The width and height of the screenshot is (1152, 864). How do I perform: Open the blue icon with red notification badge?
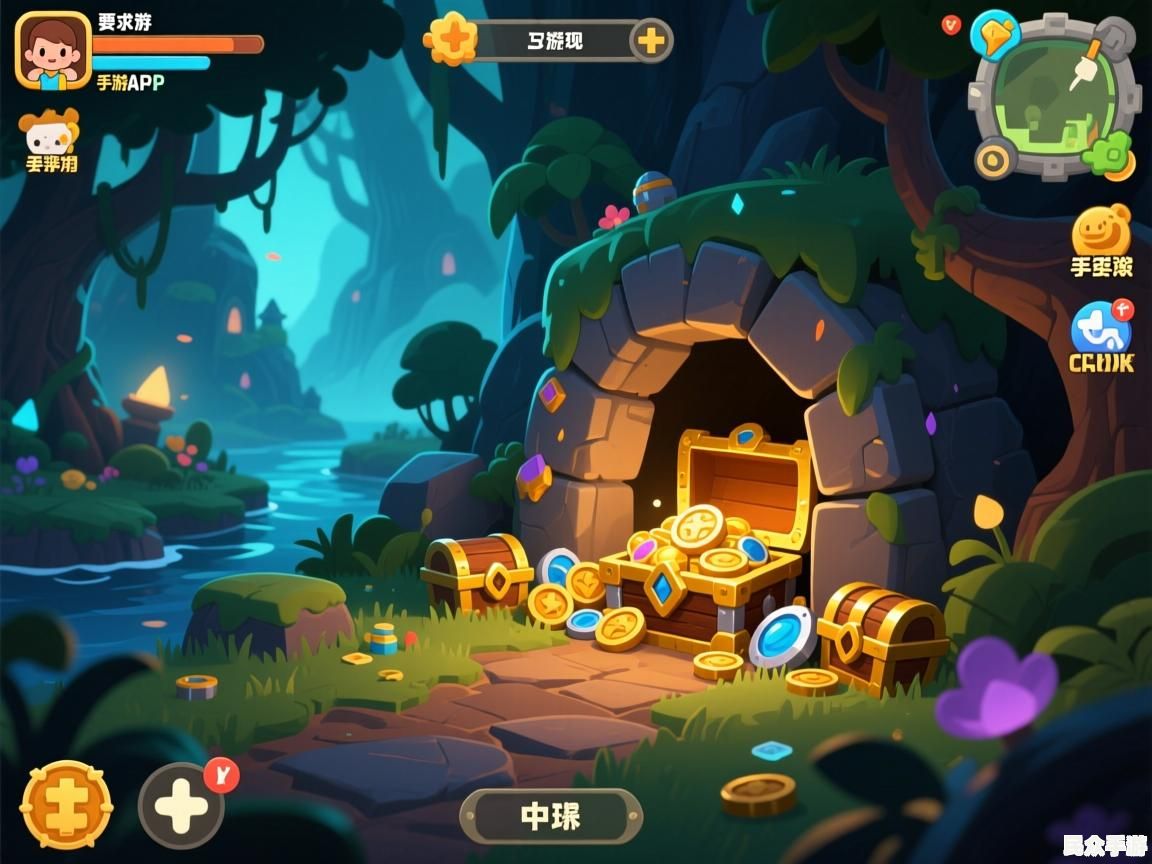1100,329
